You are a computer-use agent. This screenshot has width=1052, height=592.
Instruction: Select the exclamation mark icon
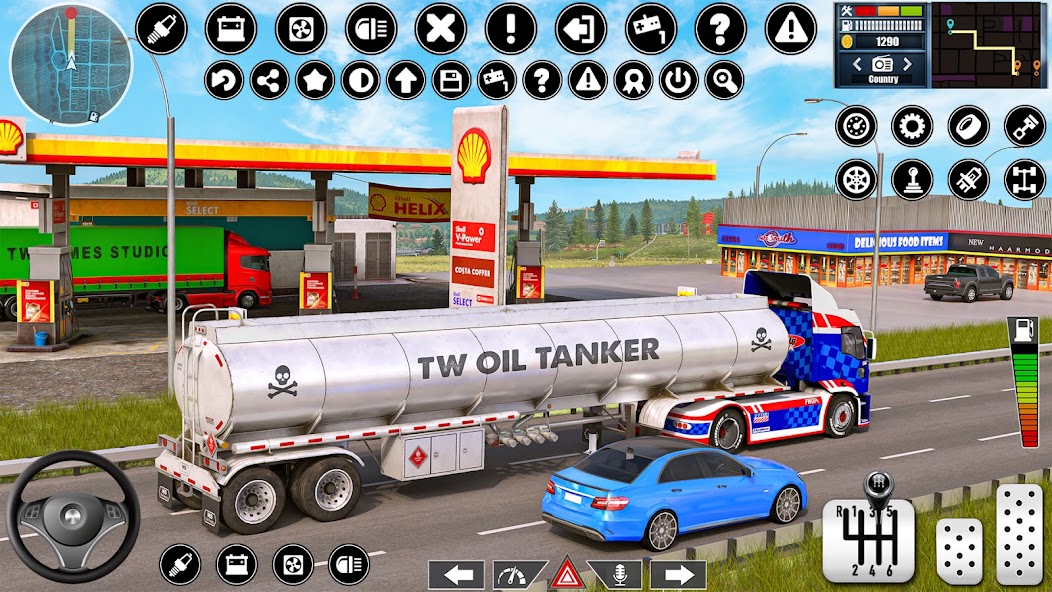(x=511, y=29)
